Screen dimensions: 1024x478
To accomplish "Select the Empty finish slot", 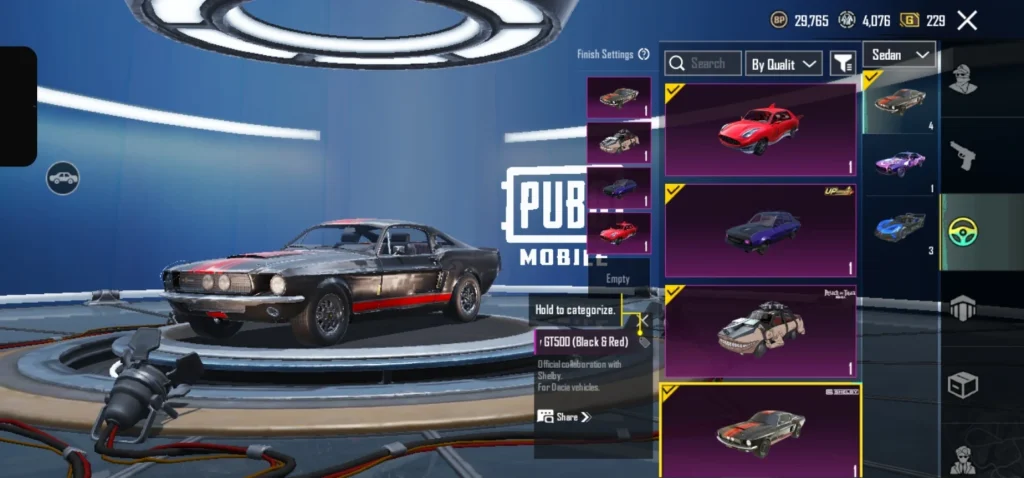I will (618, 279).
